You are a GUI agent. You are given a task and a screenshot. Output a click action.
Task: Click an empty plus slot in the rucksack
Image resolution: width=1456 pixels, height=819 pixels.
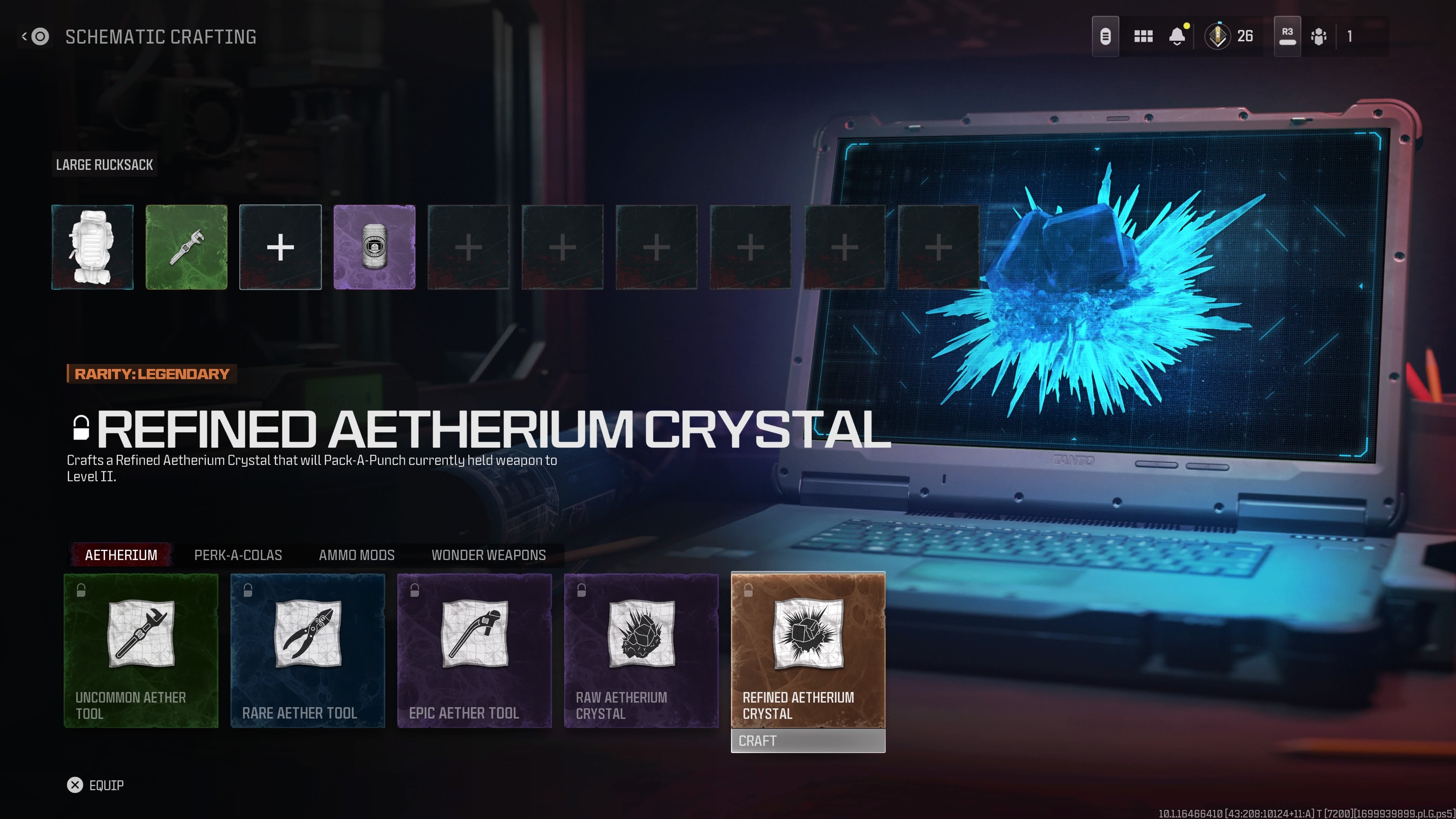(468, 247)
